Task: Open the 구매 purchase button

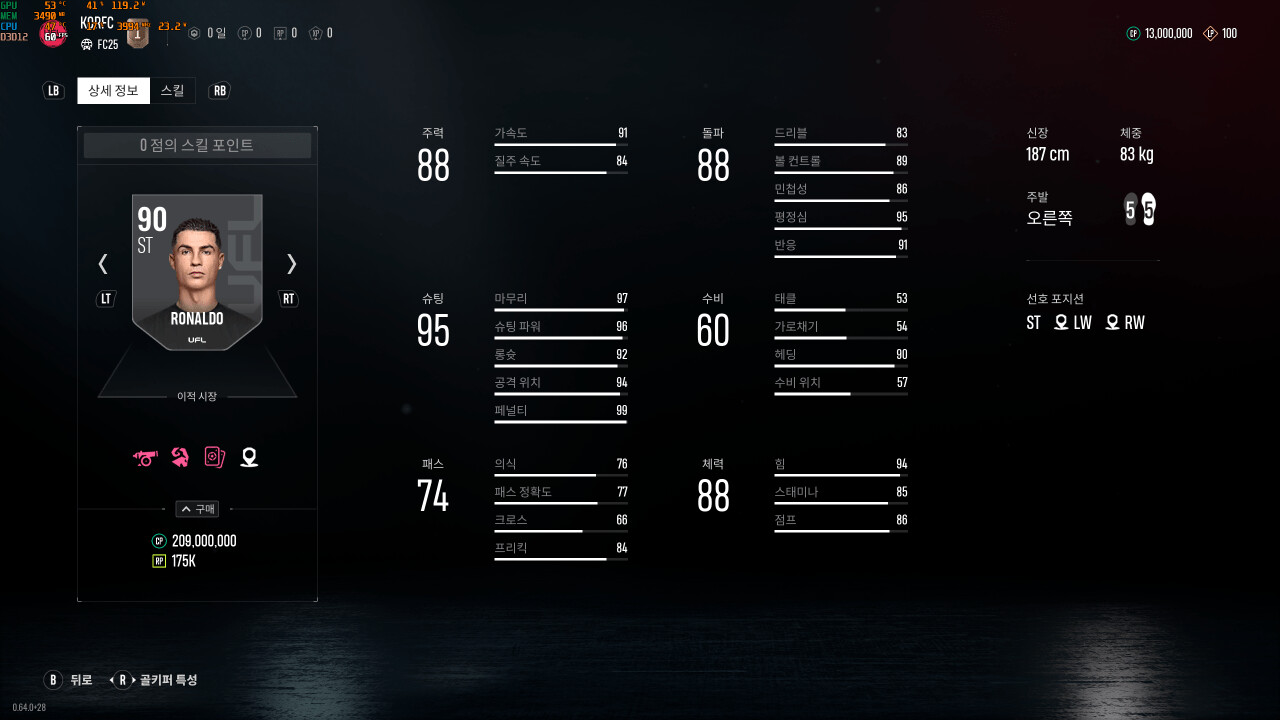Action: [197, 509]
